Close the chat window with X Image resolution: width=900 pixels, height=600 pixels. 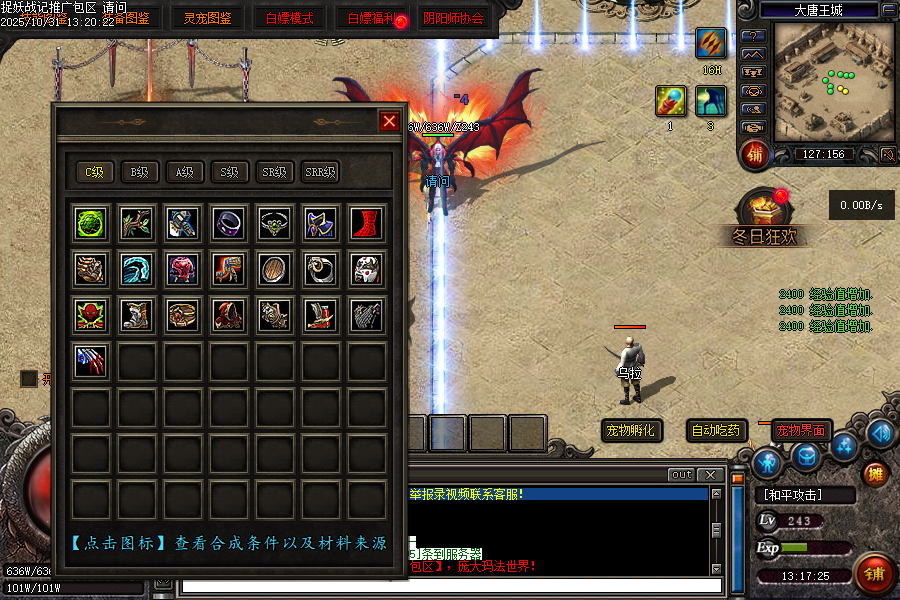pos(710,474)
